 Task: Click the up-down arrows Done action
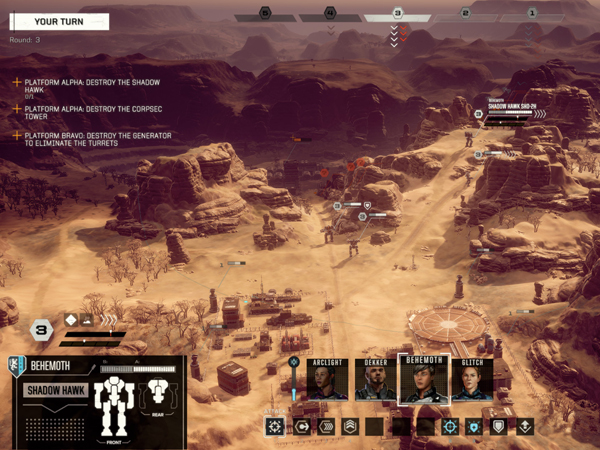525,426
